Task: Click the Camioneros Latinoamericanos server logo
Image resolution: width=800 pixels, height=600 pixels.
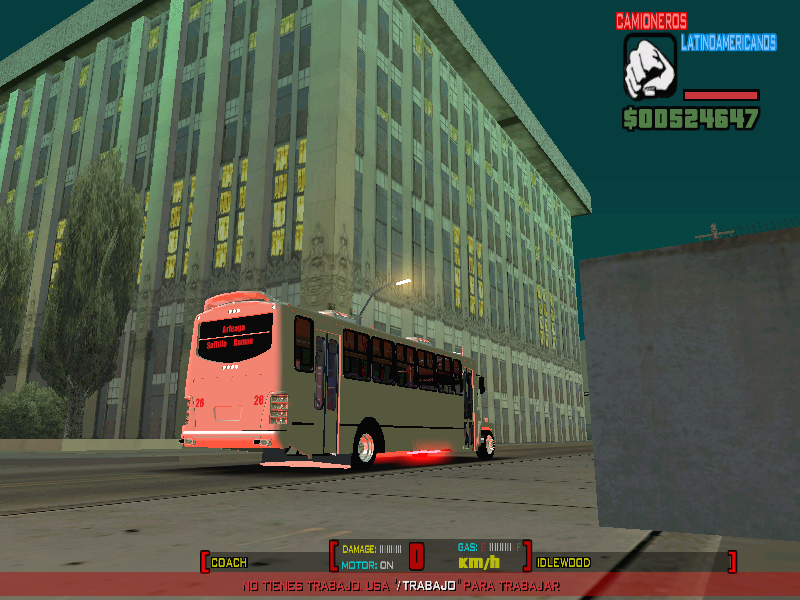Action: [695, 31]
